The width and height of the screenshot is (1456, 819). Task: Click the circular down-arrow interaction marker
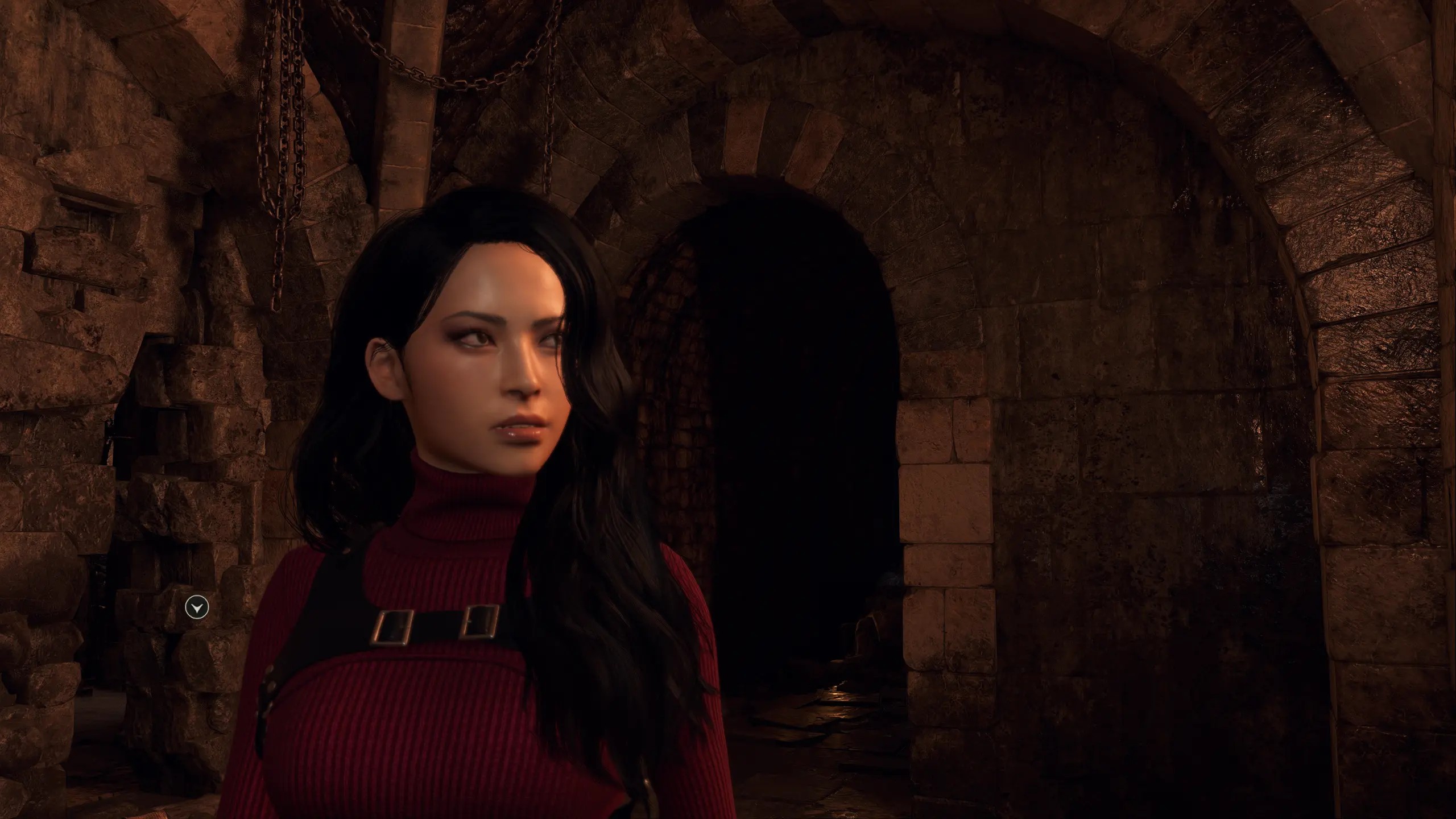197,608
